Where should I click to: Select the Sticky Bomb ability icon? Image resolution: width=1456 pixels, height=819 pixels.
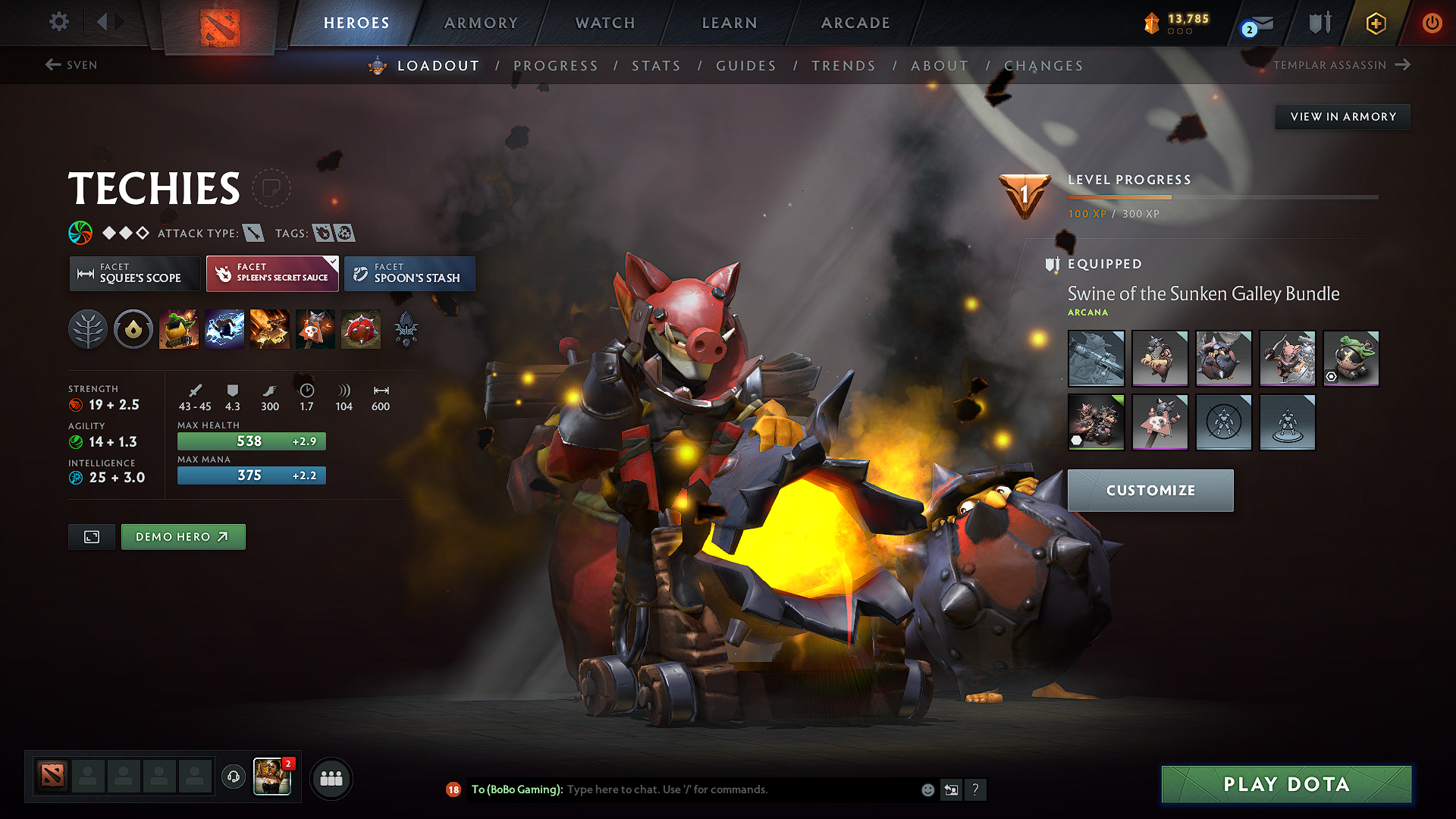tap(180, 328)
